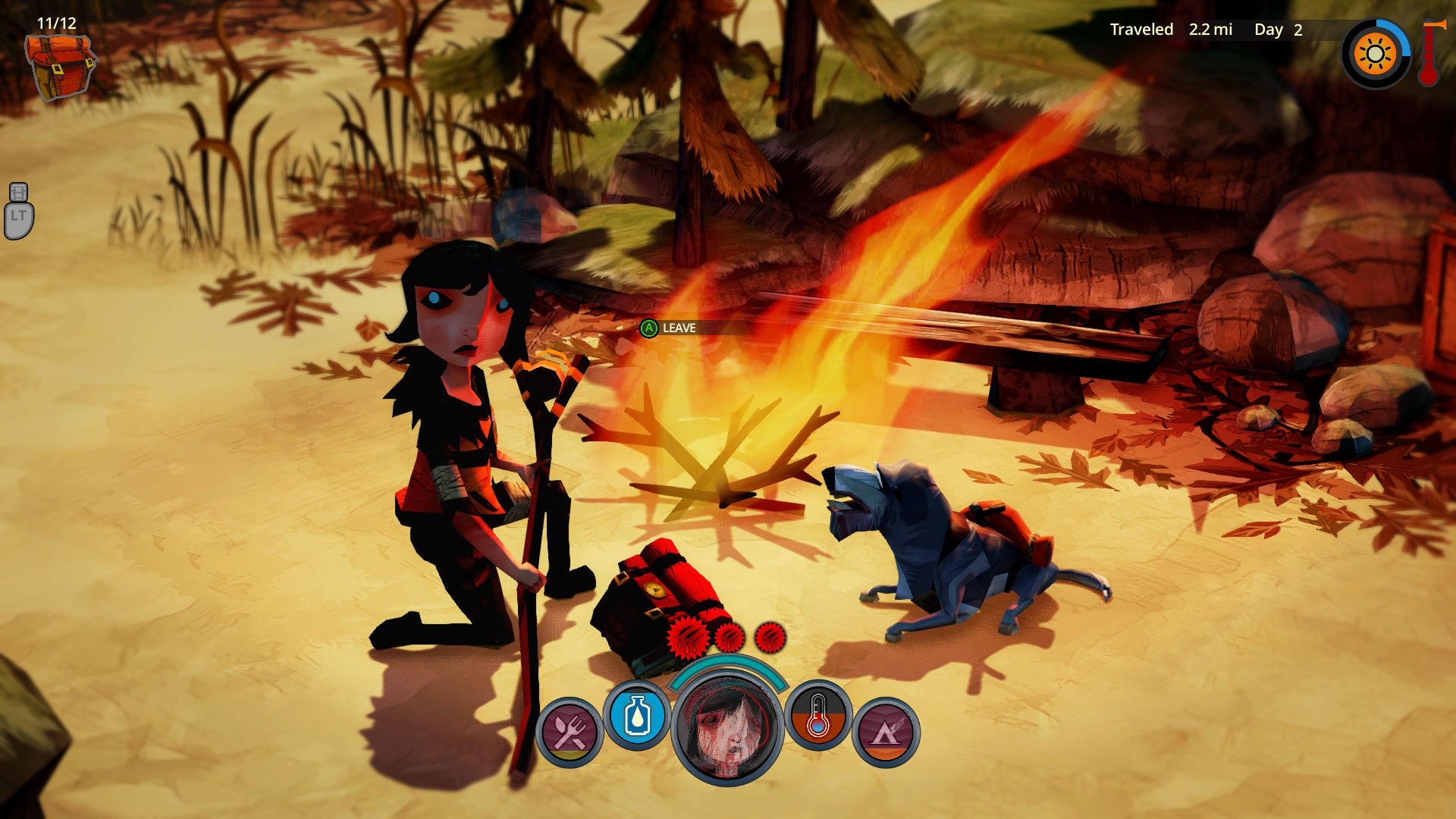Select the hunger fork-and-knife status icon

pos(570,732)
